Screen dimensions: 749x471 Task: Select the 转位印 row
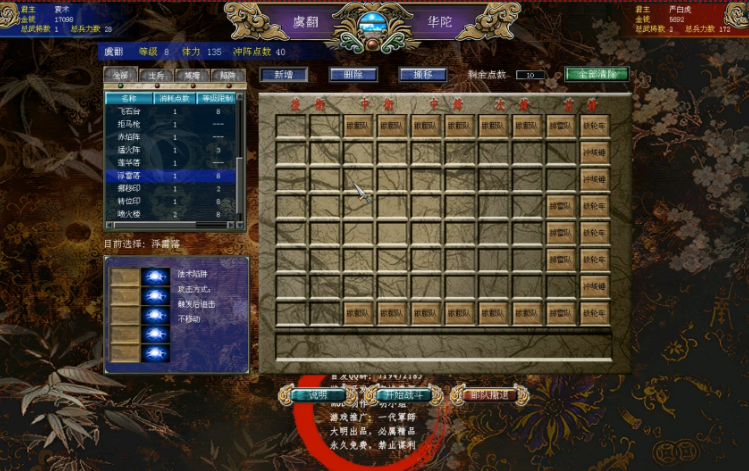coord(130,200)
